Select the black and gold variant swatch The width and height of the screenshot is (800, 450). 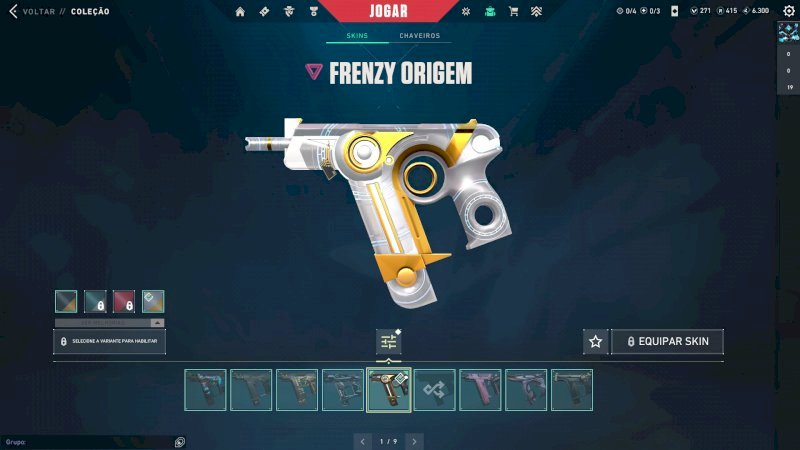66,301
